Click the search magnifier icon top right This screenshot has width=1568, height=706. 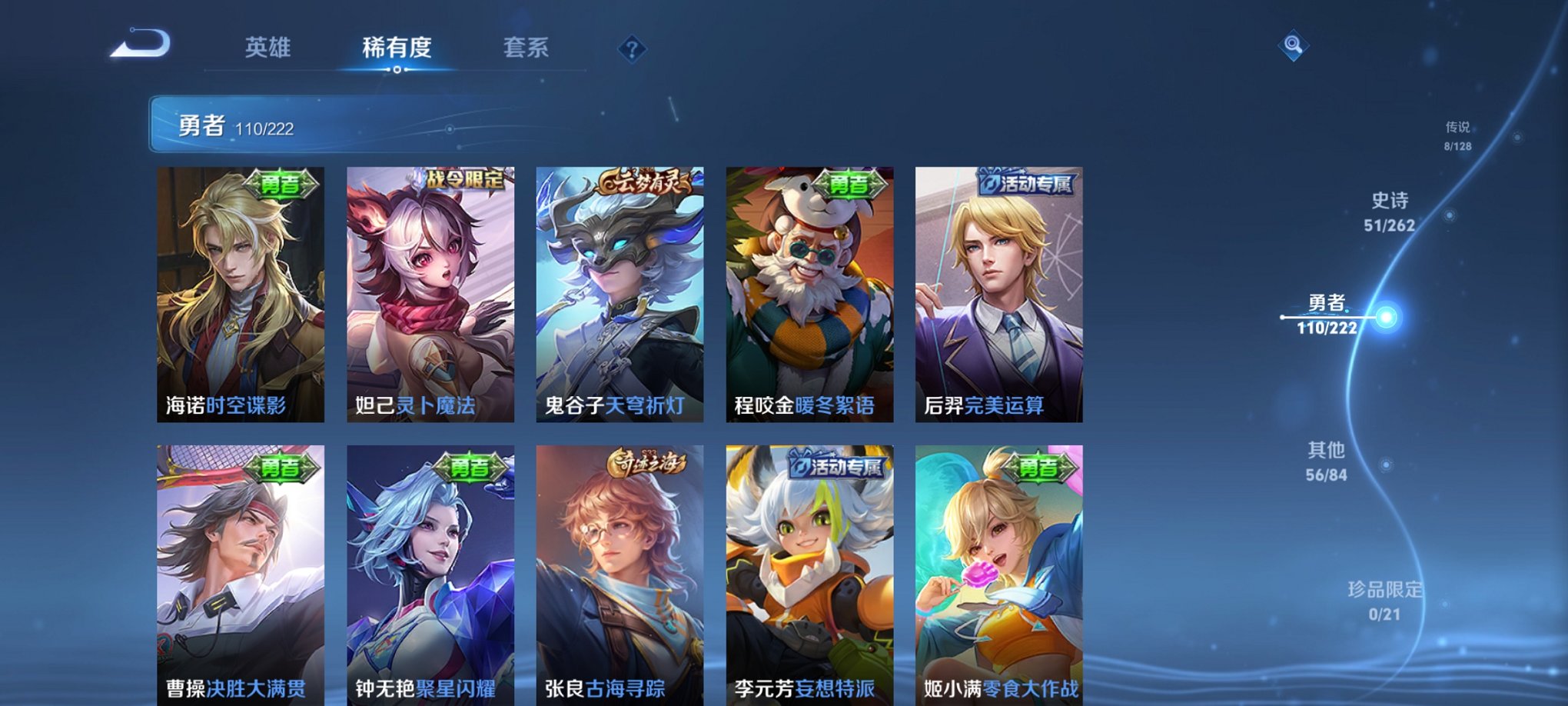(1293, 44)
